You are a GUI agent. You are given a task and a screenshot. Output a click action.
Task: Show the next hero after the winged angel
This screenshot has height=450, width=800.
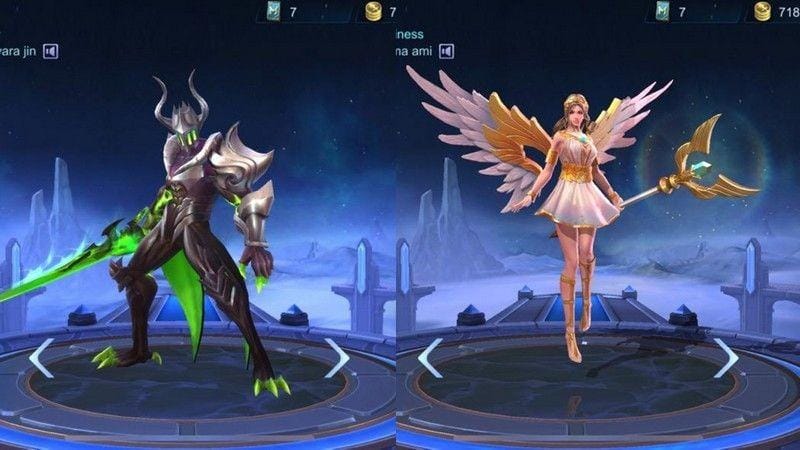click(726, 357)
